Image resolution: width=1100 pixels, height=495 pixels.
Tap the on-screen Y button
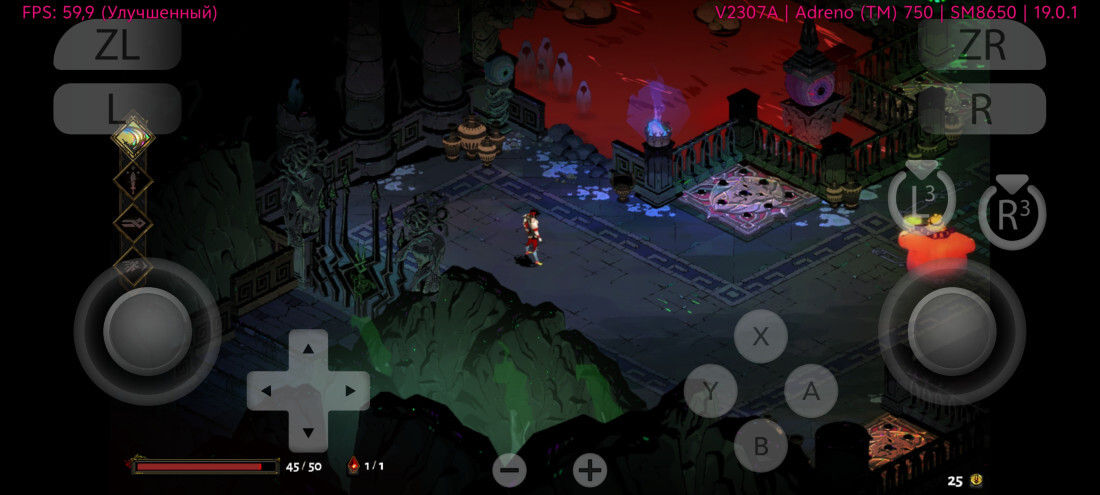[x=710, y=391]
